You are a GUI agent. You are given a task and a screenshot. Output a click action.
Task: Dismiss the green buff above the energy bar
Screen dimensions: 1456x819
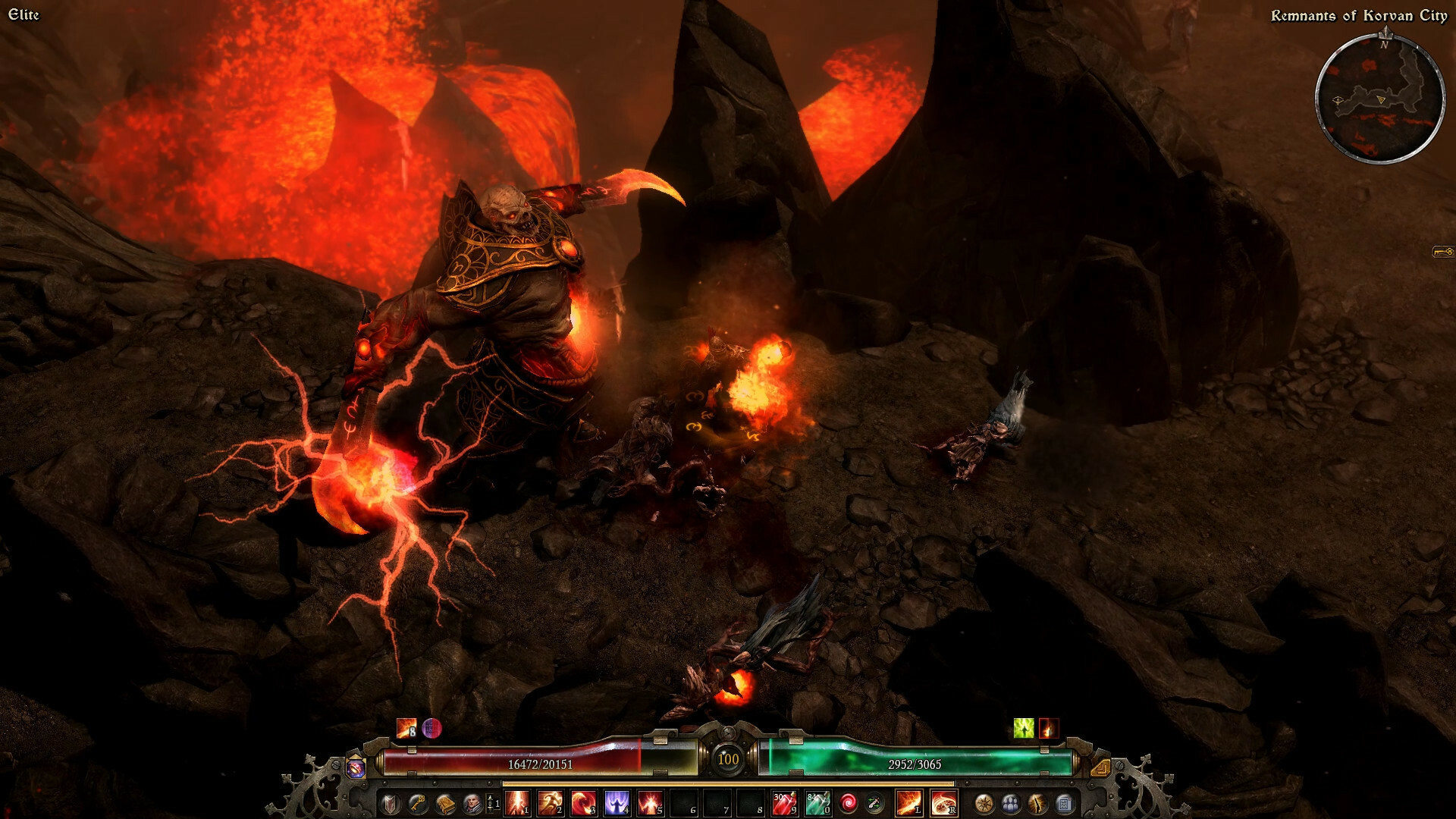point(1024,729)
